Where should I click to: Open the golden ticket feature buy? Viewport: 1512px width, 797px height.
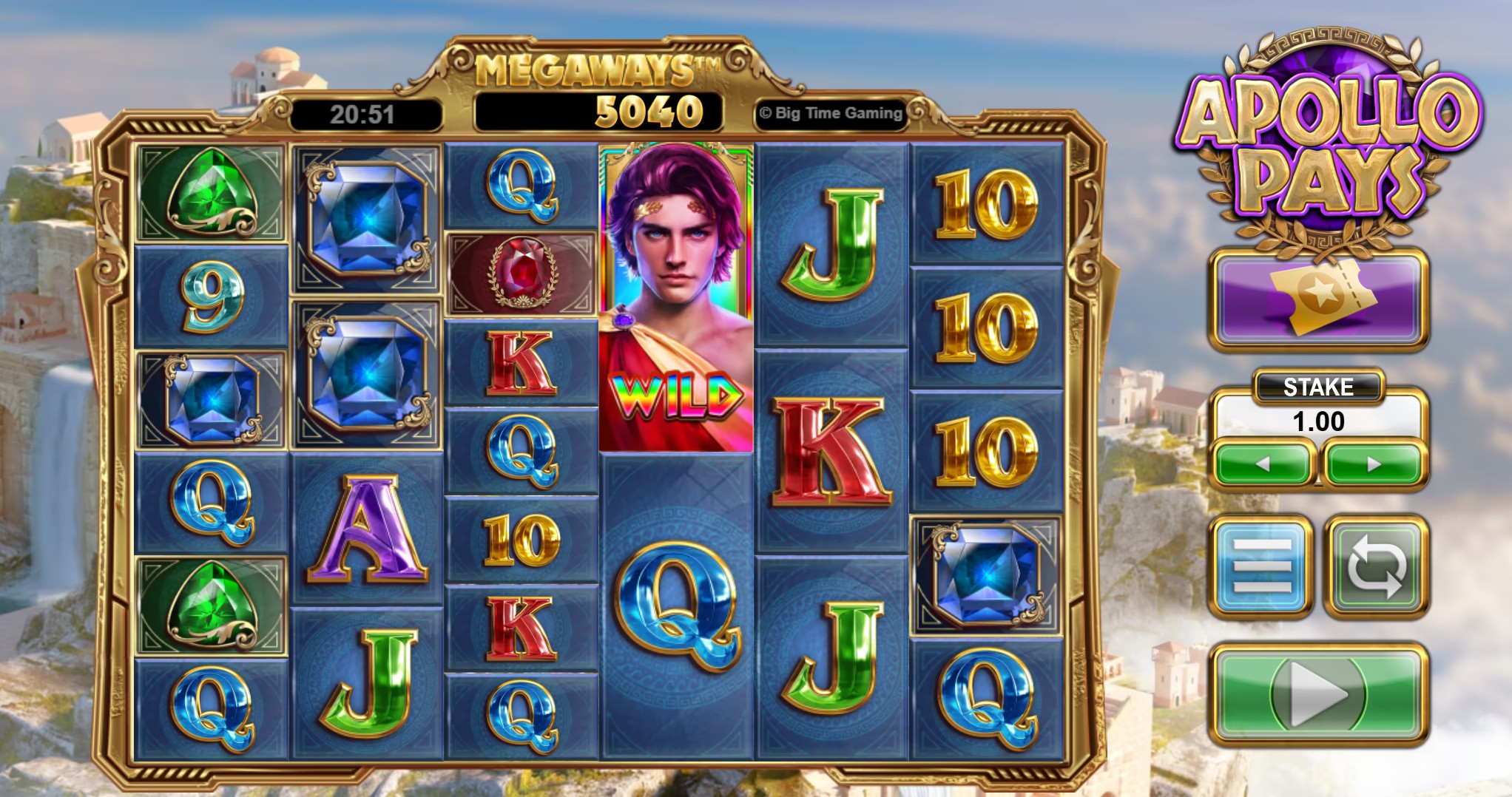(x=1319, y=298)
